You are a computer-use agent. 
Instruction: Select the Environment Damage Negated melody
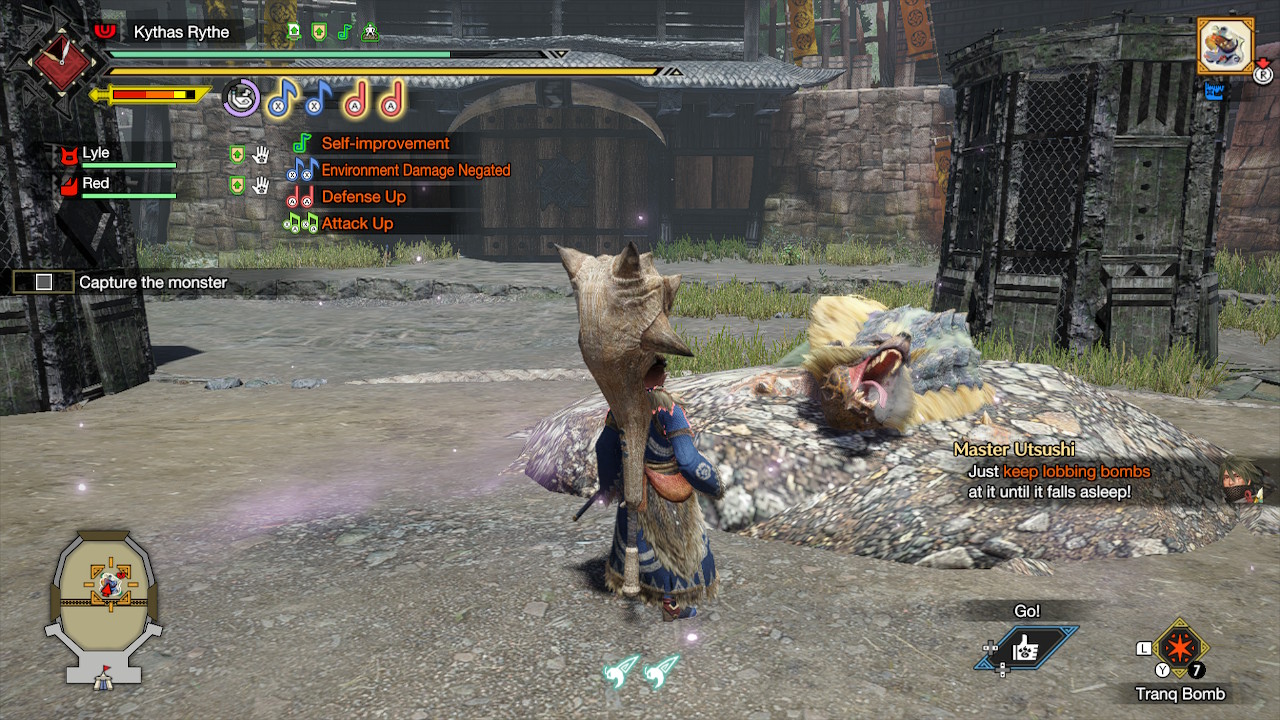pos(415,171)
